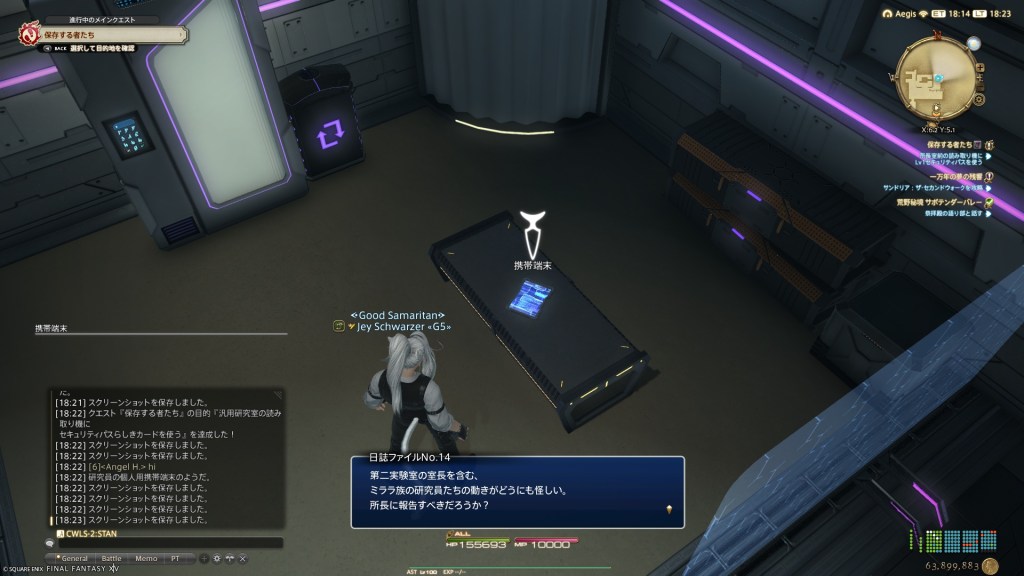This screenshot has width=1024, height=576.
Task: Open the Battle chat tab
Action: (112, 557)
